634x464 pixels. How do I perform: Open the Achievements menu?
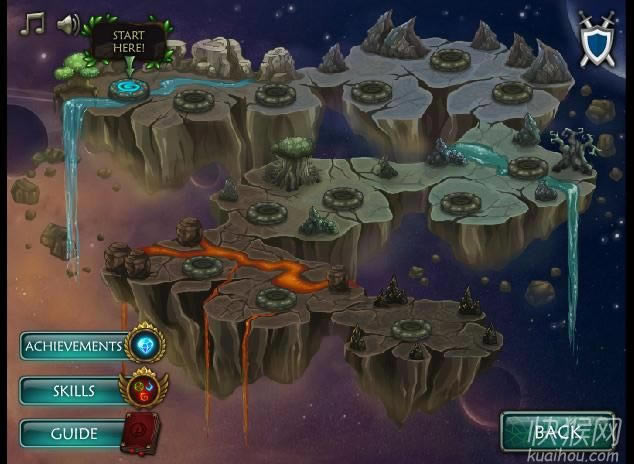[x=75, y=346]
